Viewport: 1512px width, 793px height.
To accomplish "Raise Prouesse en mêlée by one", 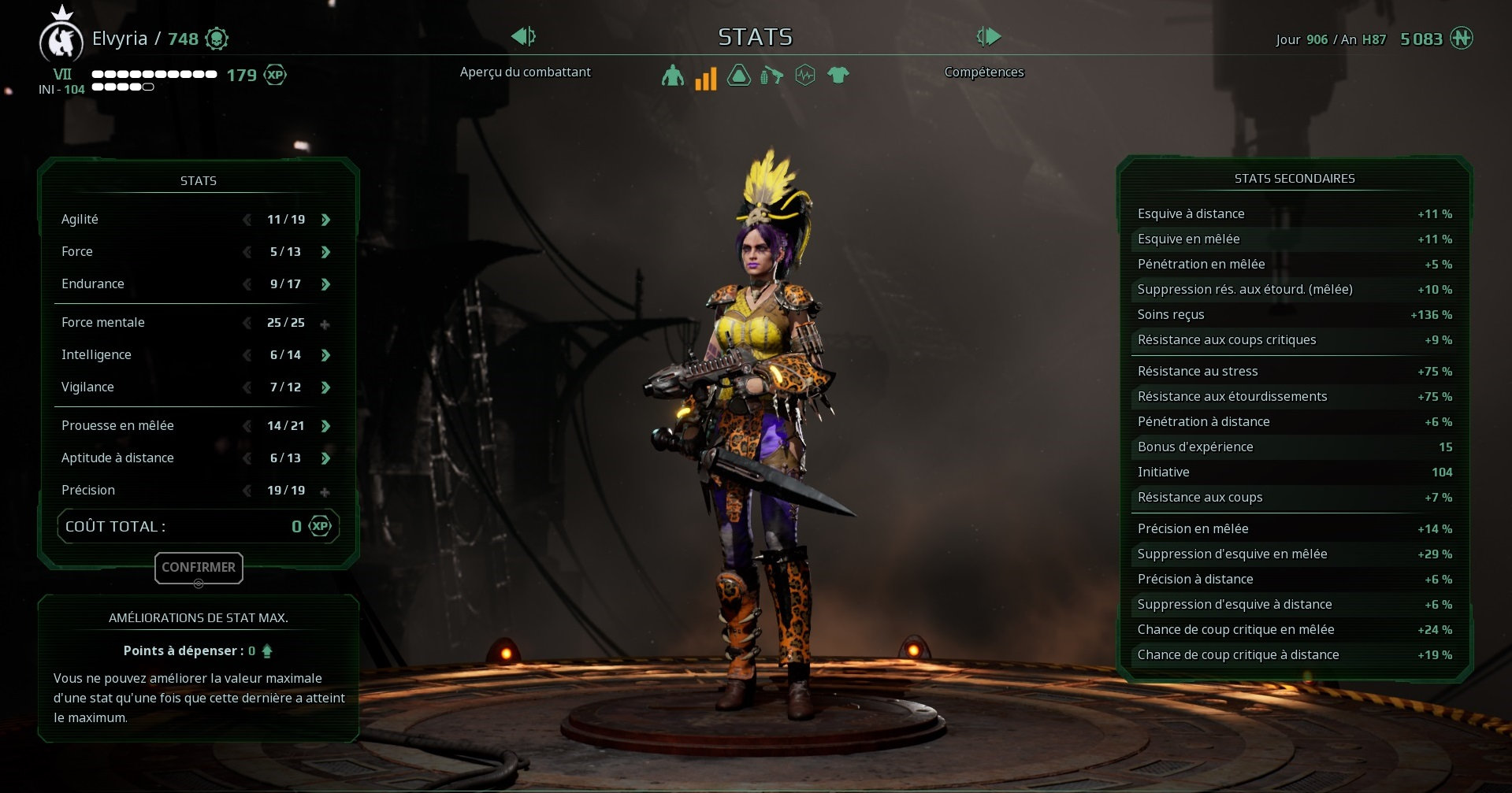I will (x=325, y=426).
